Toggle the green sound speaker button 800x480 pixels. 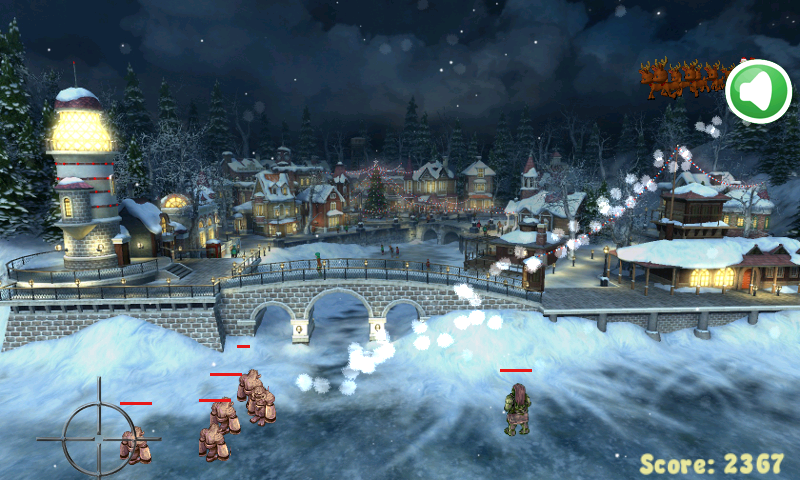(758, 92)
